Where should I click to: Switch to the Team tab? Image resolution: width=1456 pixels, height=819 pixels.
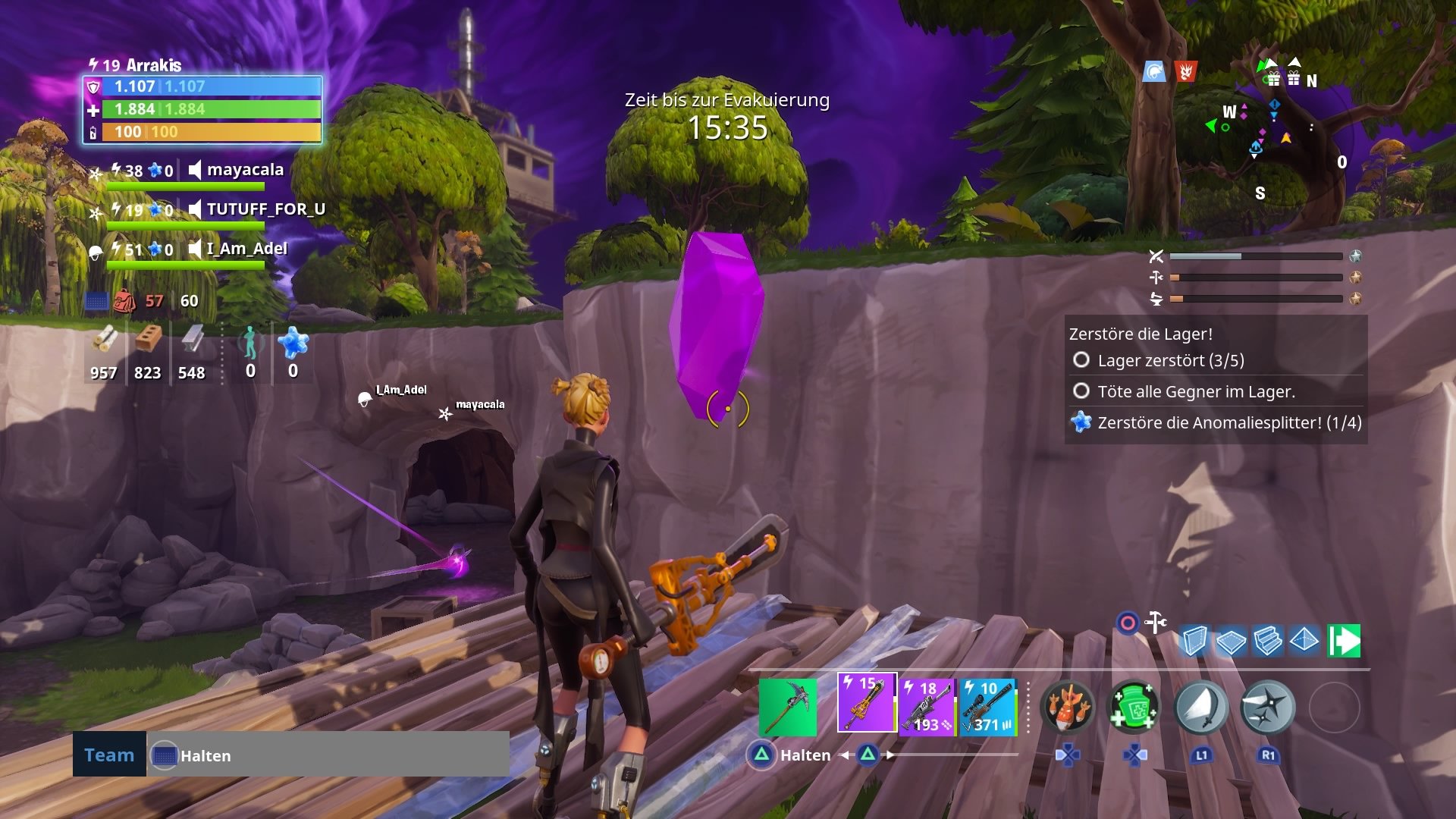pyautogui.click(x=108, y=755)
